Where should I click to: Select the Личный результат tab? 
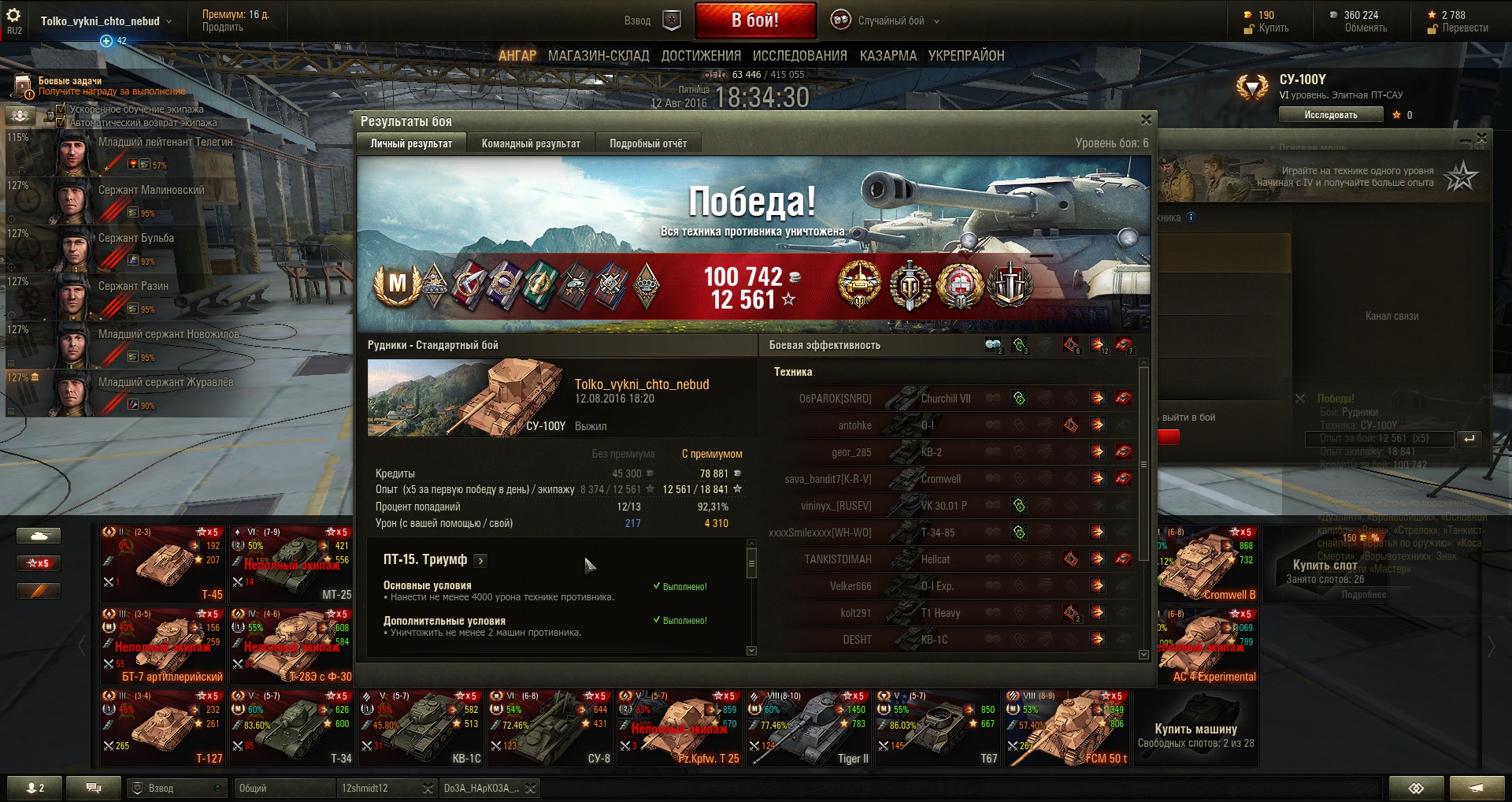click(411, 143)
